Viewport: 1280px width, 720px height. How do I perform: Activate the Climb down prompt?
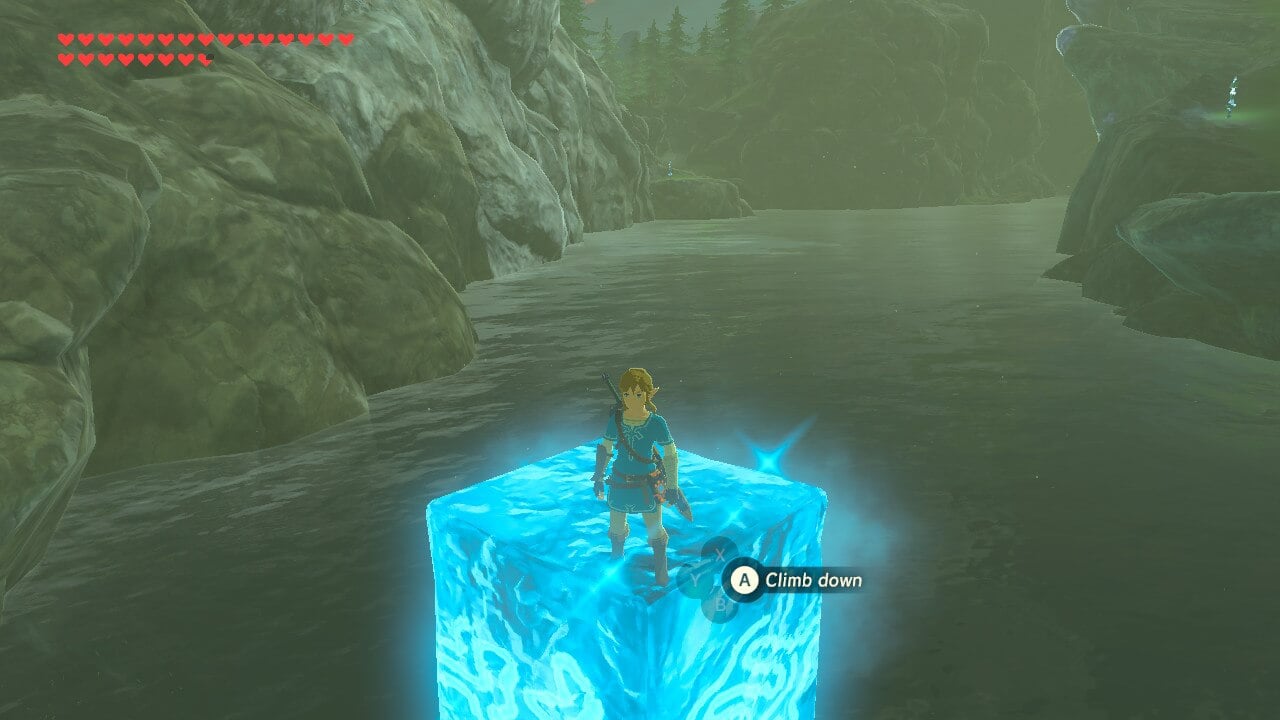coord(745,579)
